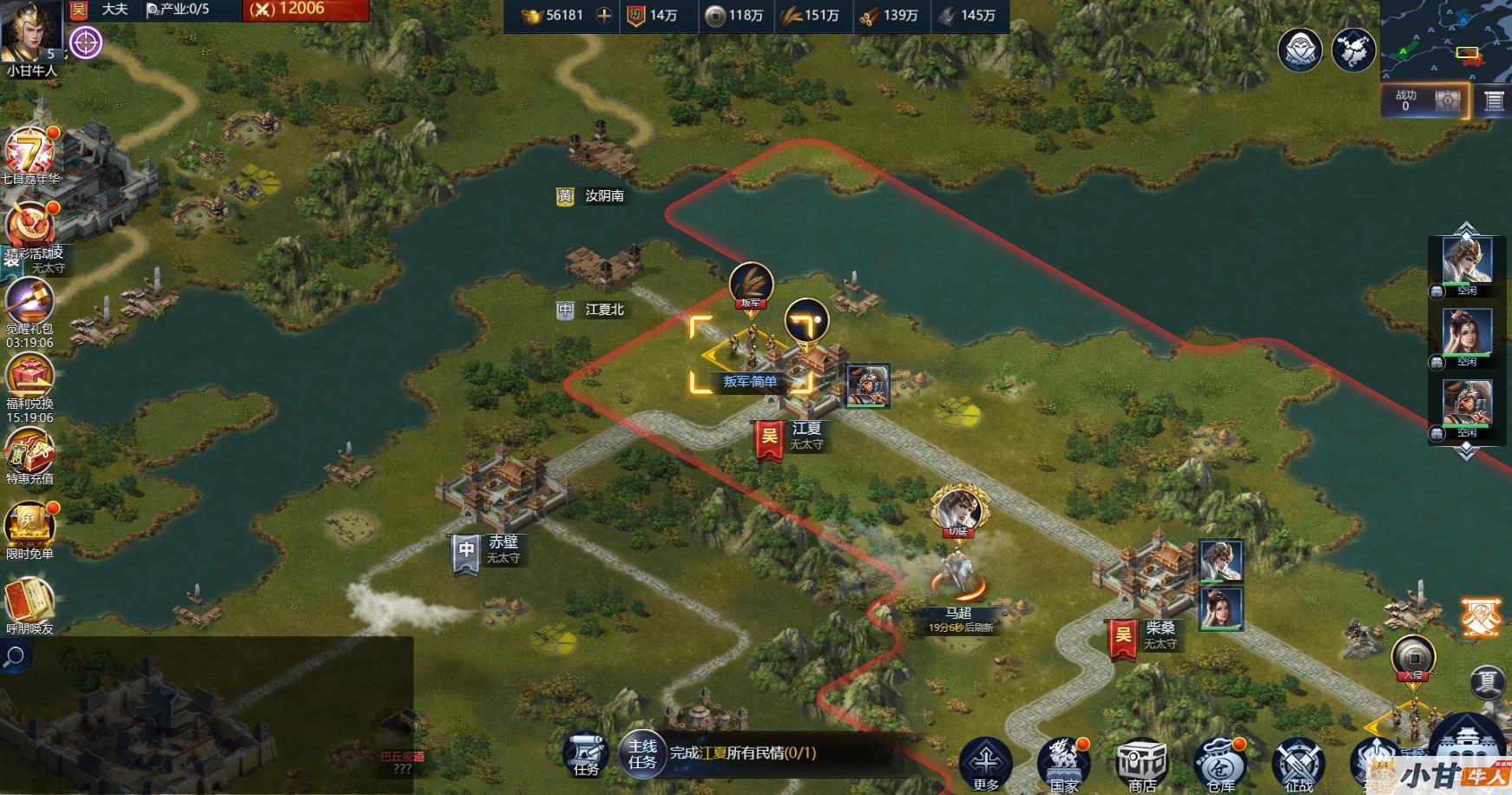Image resolution: width=1512 pixels, height=795 pixels.
Task: Open the 特惠充值 recharge offer
Action: tap(30, 452)
